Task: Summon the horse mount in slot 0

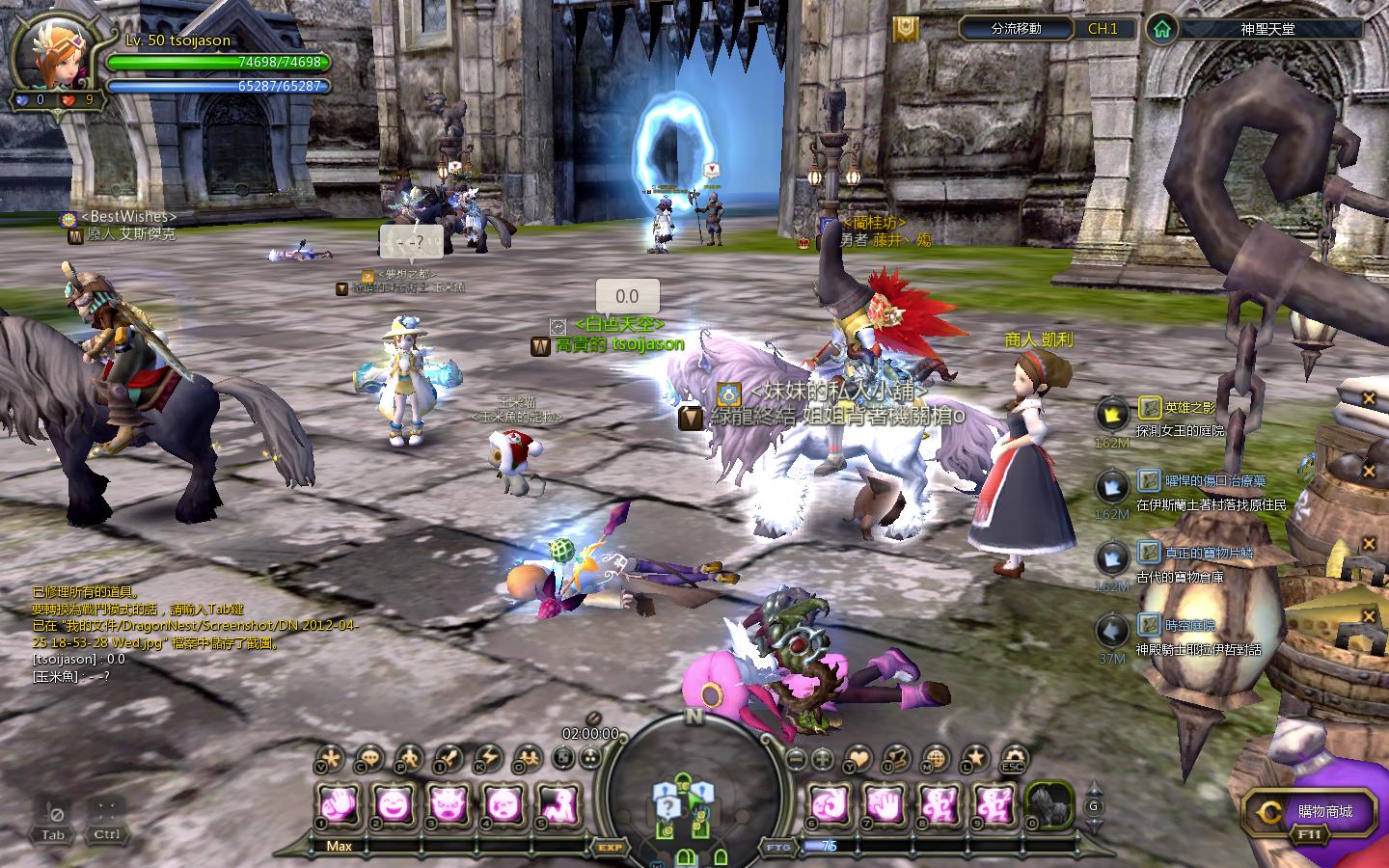Action: [x=1049, y=802]
